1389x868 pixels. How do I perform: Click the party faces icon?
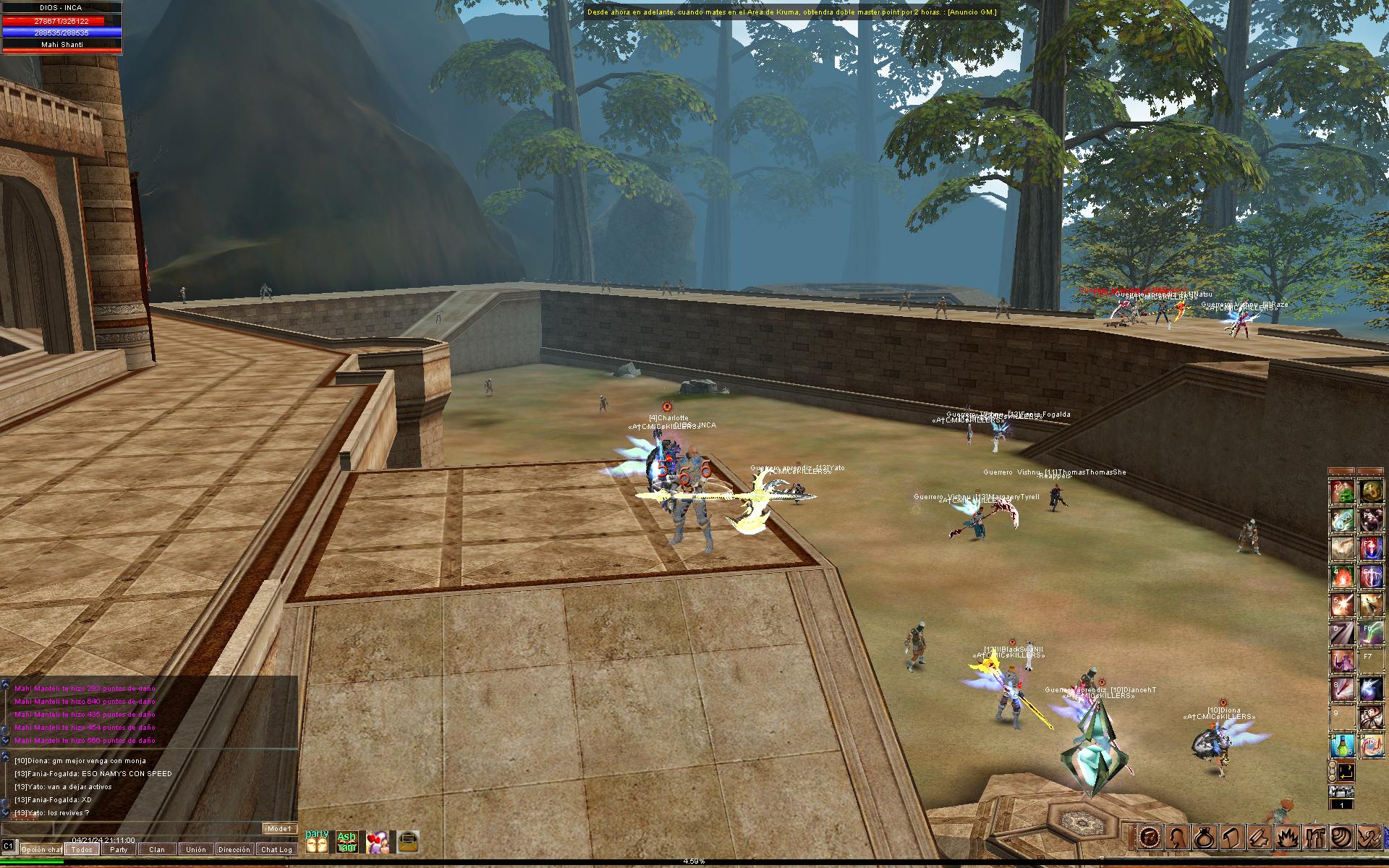coord(317,841)
